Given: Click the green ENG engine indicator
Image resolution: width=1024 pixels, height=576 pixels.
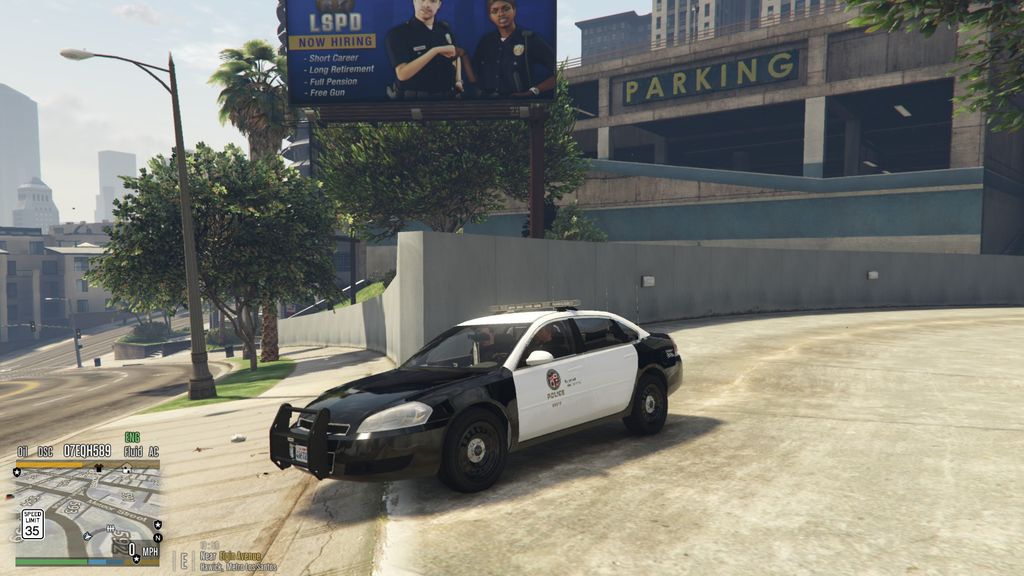Looking at the screenshot, I should 132,437.
